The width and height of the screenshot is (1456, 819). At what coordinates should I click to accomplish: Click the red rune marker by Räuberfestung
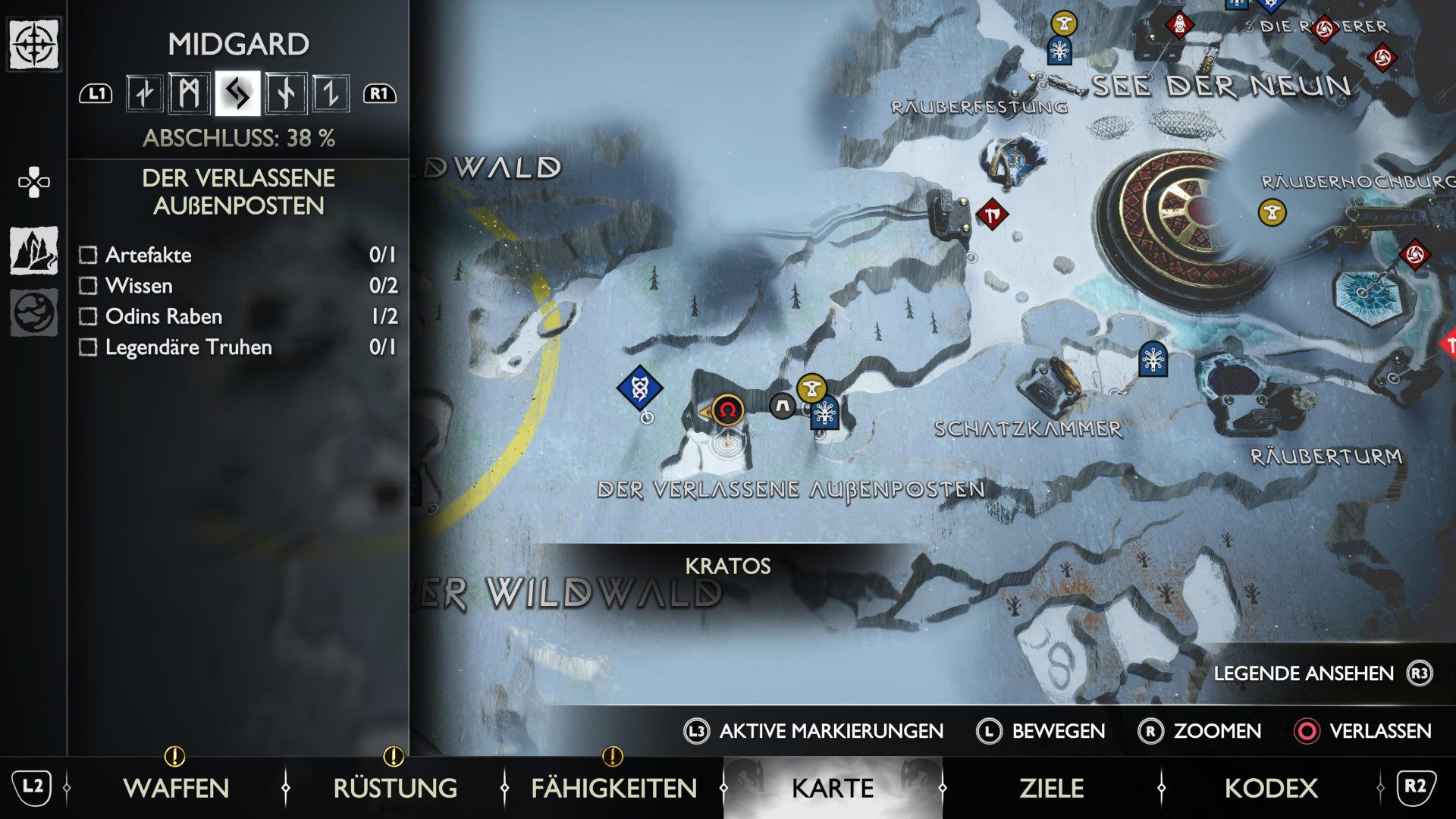[x=991, y=215]
